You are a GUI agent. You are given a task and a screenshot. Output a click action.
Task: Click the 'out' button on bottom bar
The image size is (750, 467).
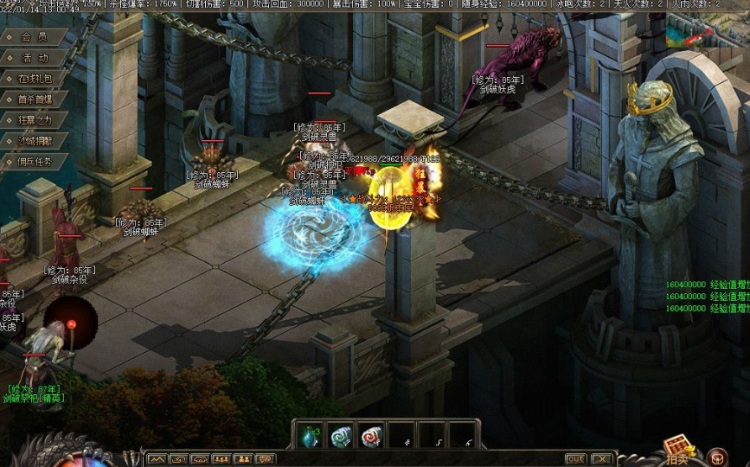pos(574,459)
